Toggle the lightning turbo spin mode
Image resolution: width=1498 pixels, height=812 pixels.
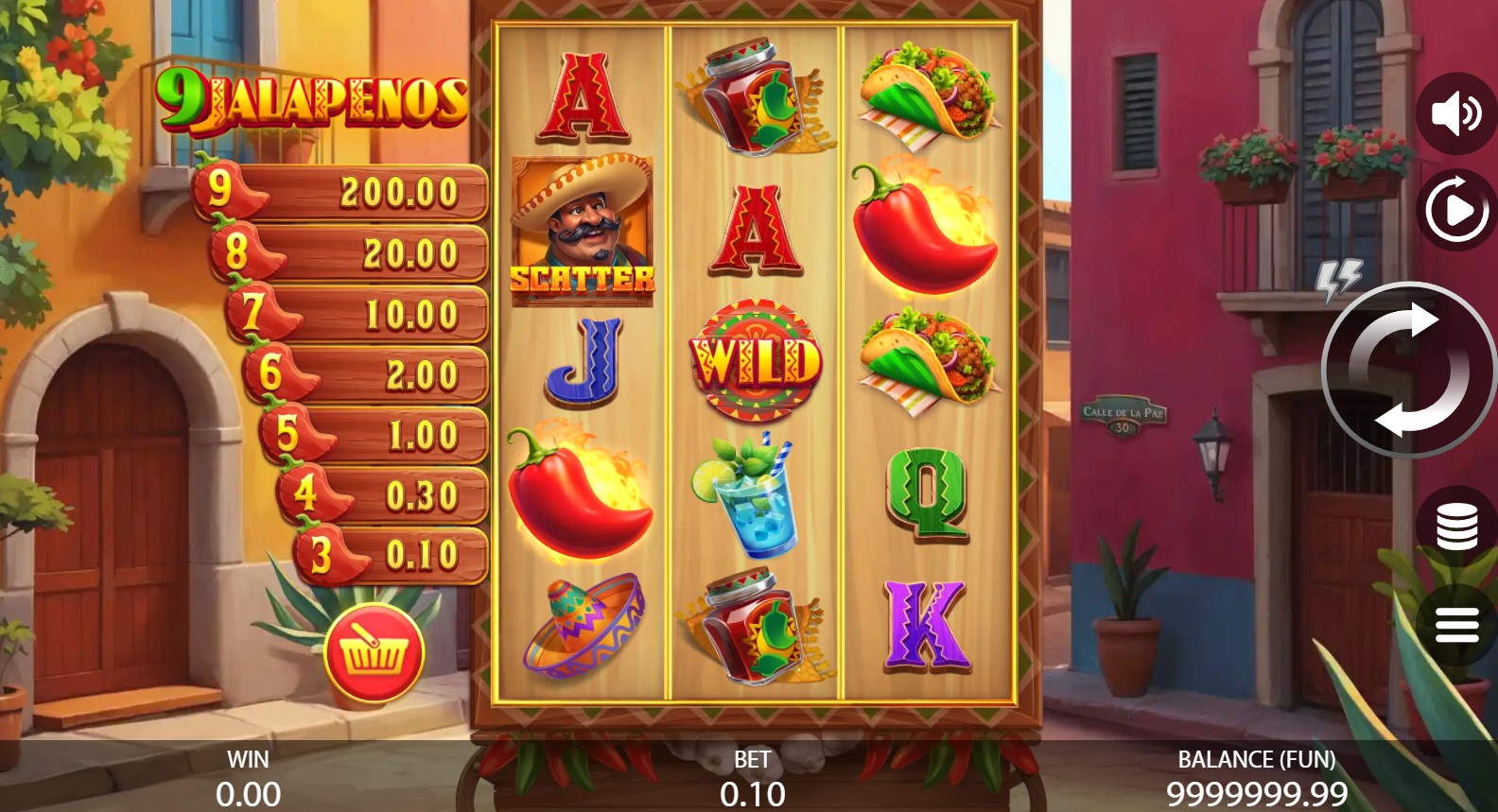click(x=1338, y=278)
